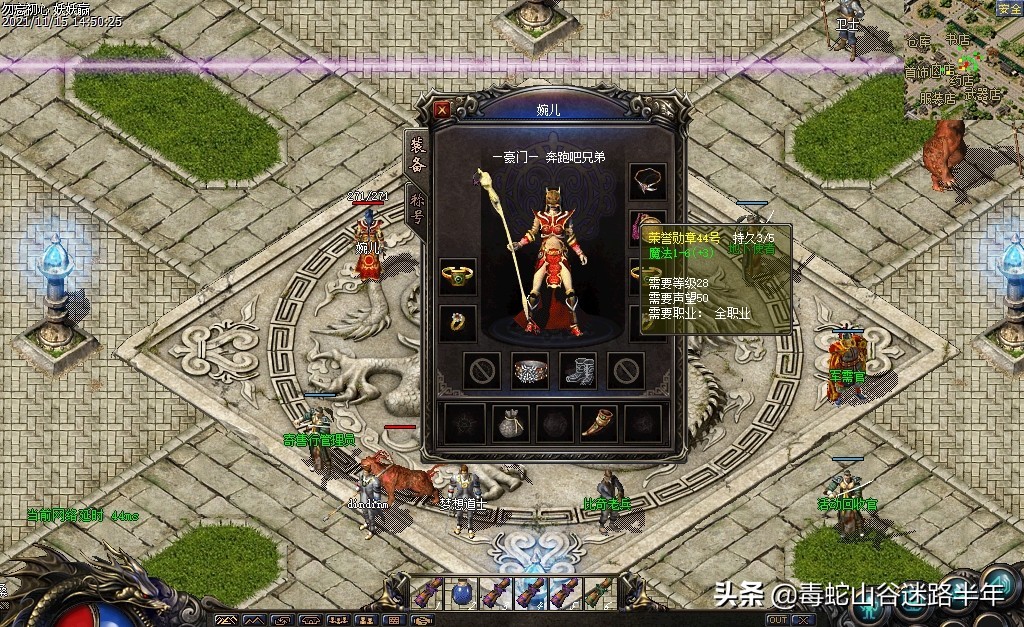This screenshot has width=1024, height=627.
Task: Choose the boots equipment slot
Action: click(x=578, y=371)
